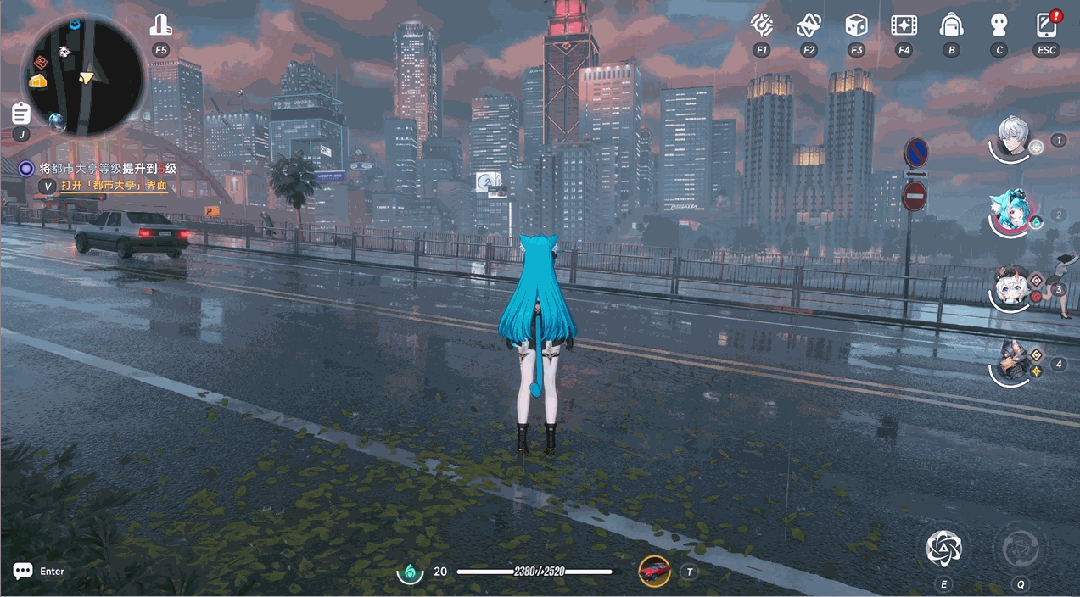The width and height of the screenshot is (1080, 597).
Task: Switch to the white-haired hat girl portrait
Action: coord(1012,288)
